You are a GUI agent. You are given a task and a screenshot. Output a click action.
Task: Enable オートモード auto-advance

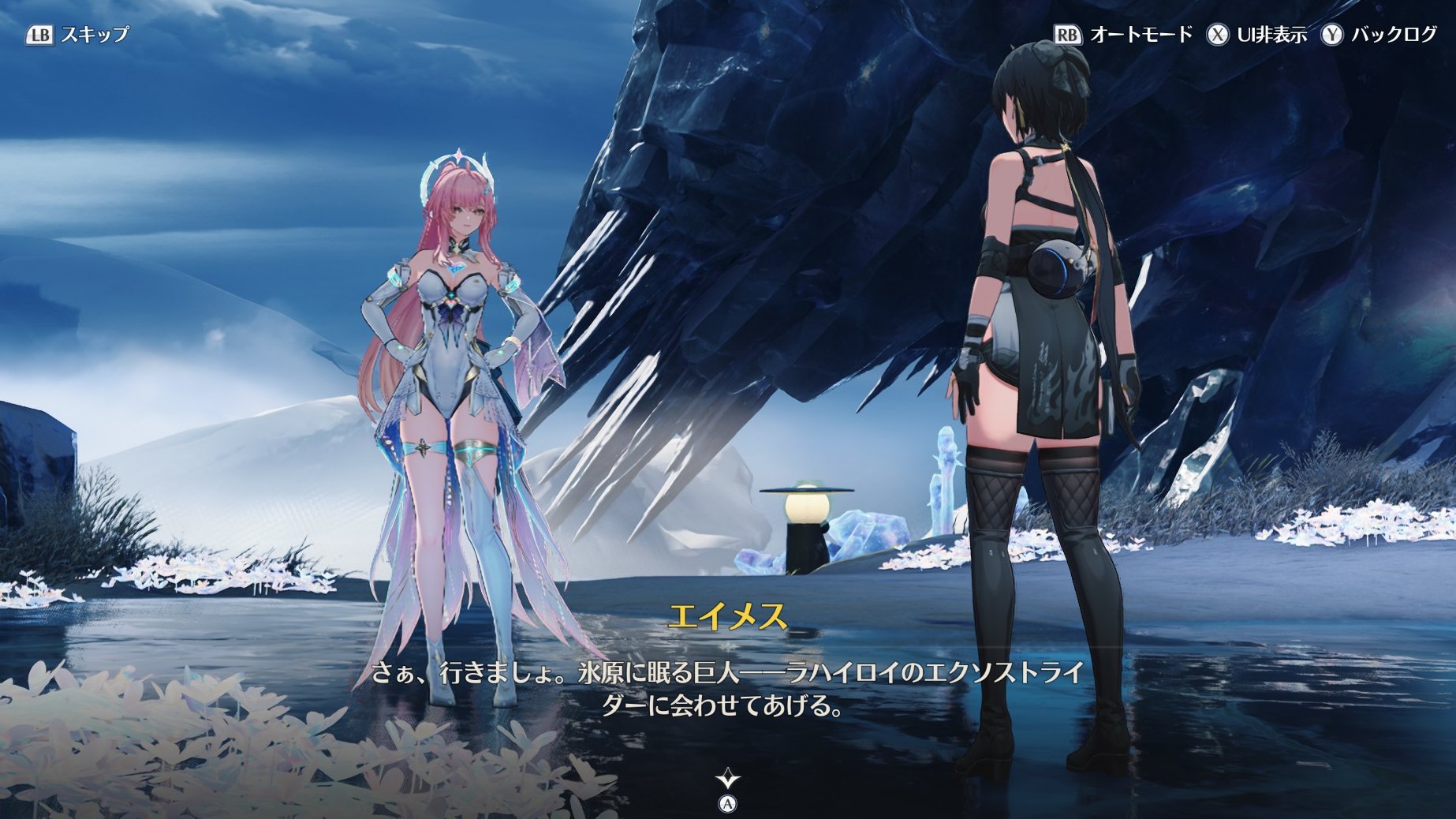tap(1124, 35)
